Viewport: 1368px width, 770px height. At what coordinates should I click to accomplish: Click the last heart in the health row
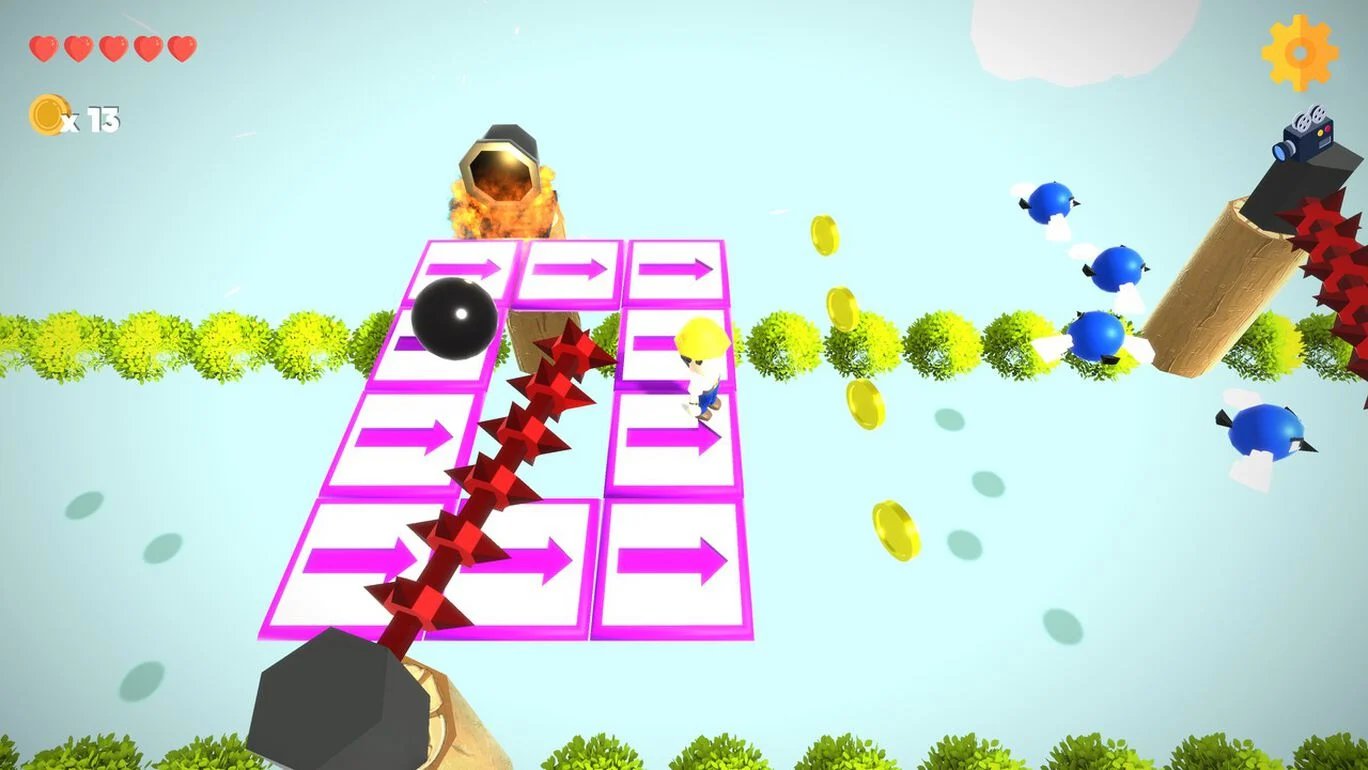(183, 46)
